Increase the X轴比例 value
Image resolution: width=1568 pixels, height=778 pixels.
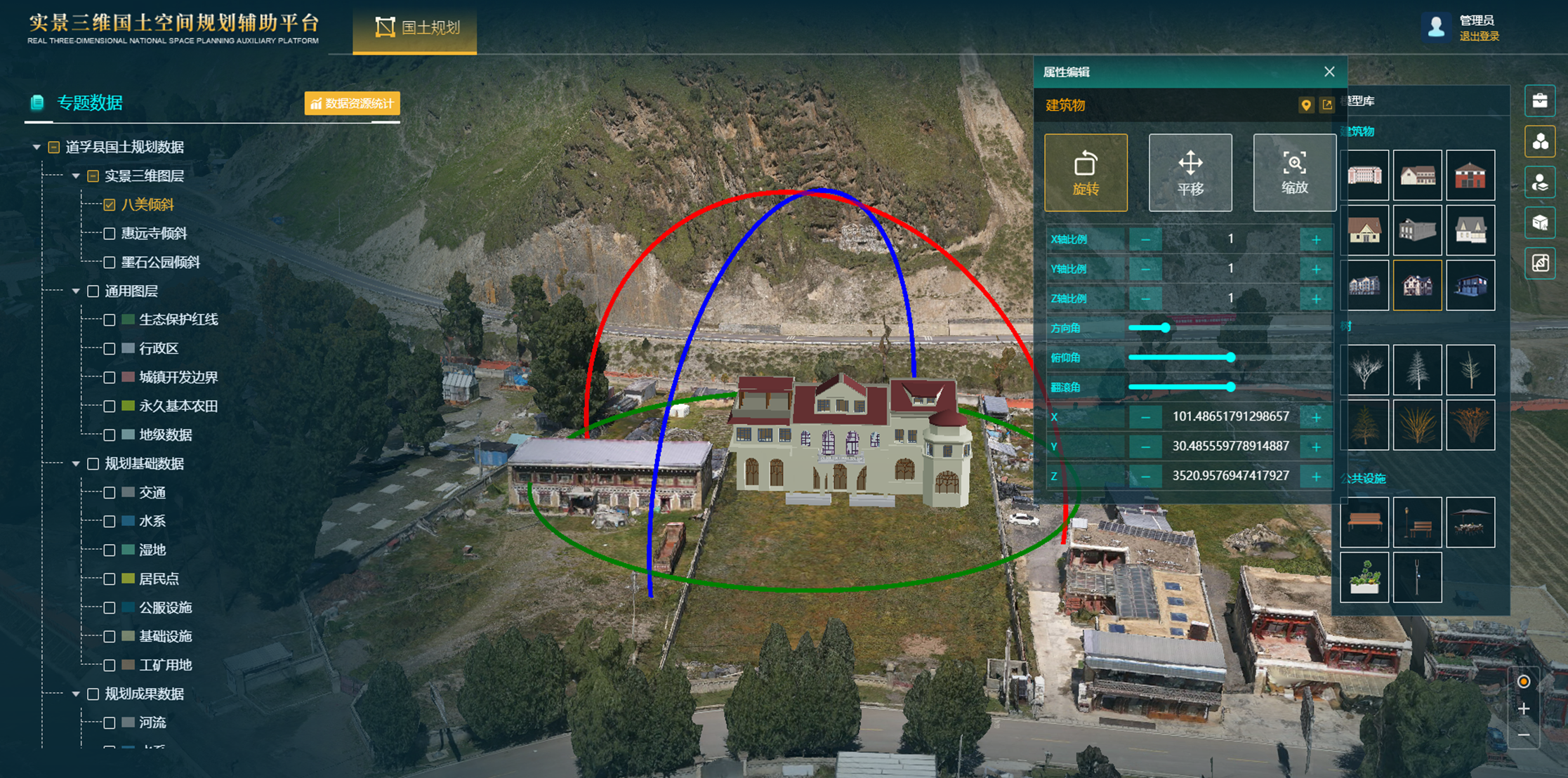click(1316, 239)
